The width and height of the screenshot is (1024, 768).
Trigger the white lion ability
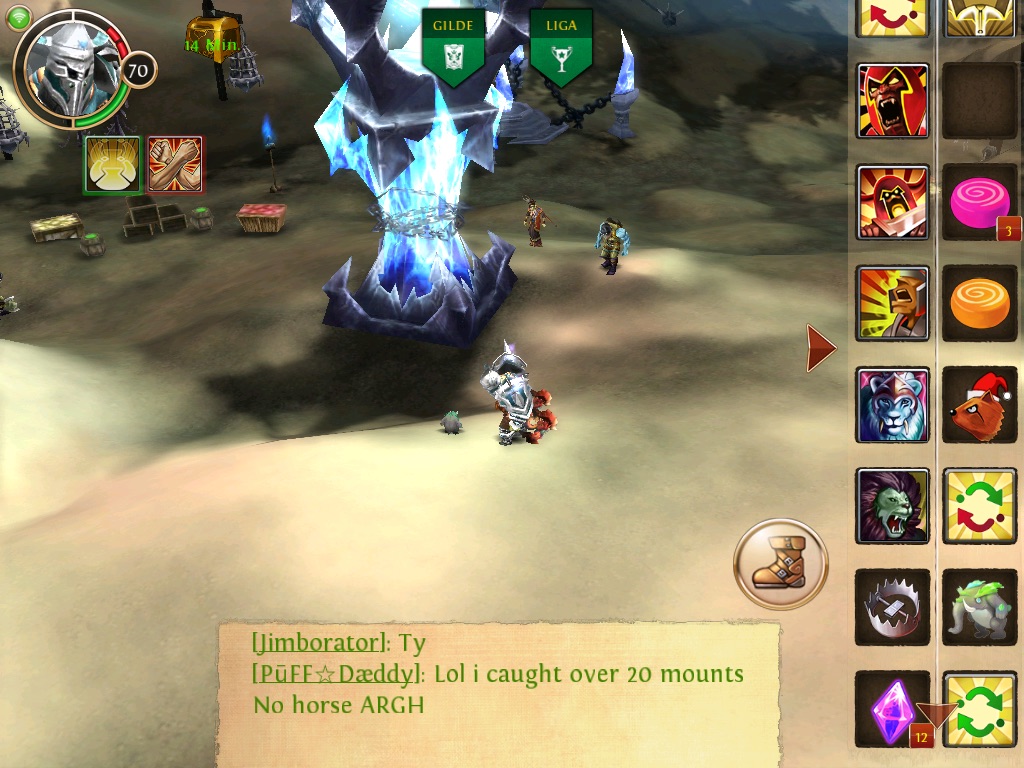(x=892, y=404)
